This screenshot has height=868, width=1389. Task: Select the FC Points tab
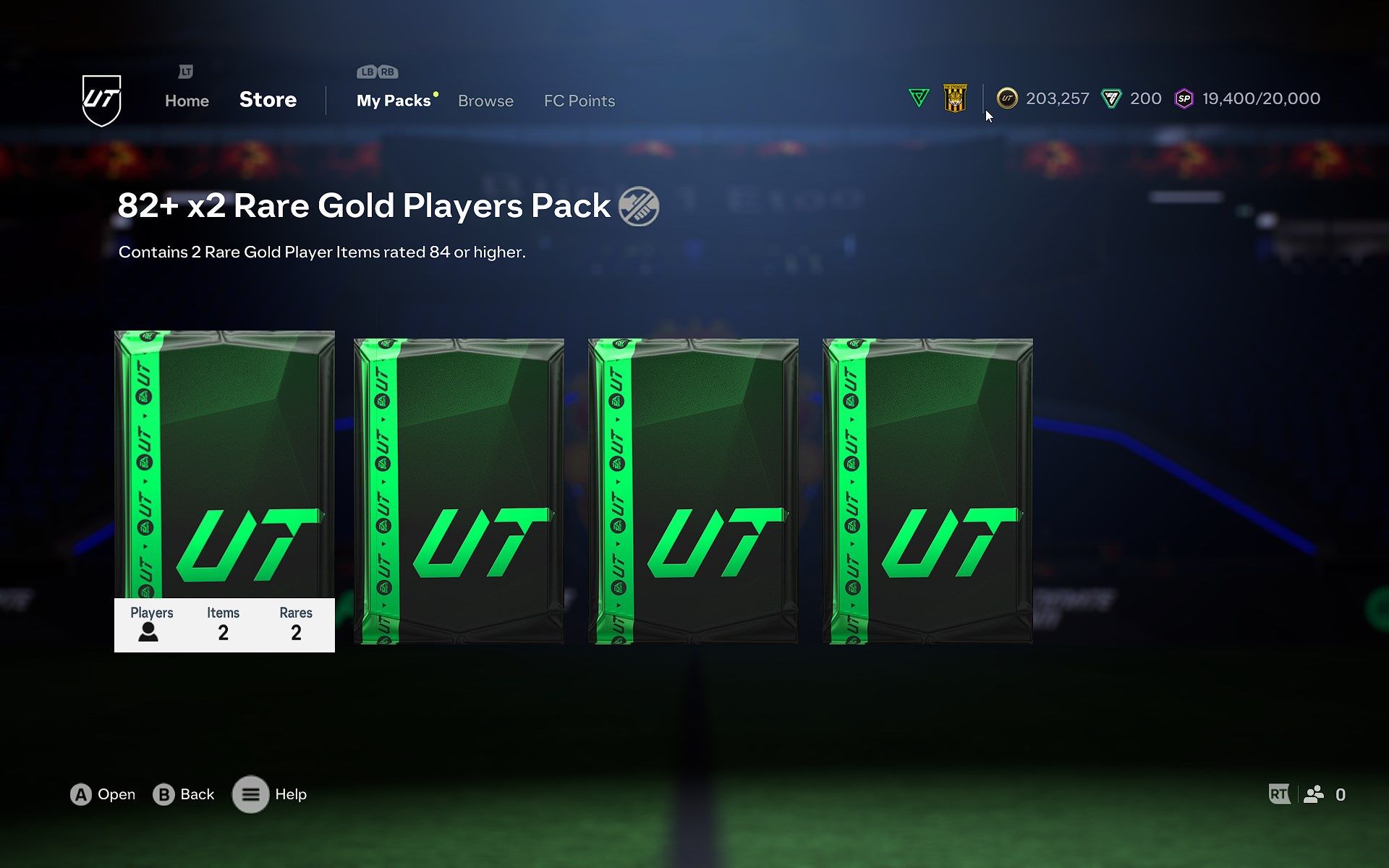click(x=579, y=101)
